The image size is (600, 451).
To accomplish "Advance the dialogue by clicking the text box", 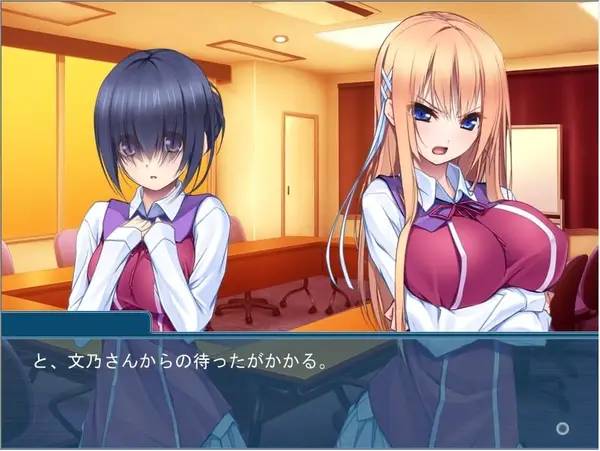I will (300, 390).
